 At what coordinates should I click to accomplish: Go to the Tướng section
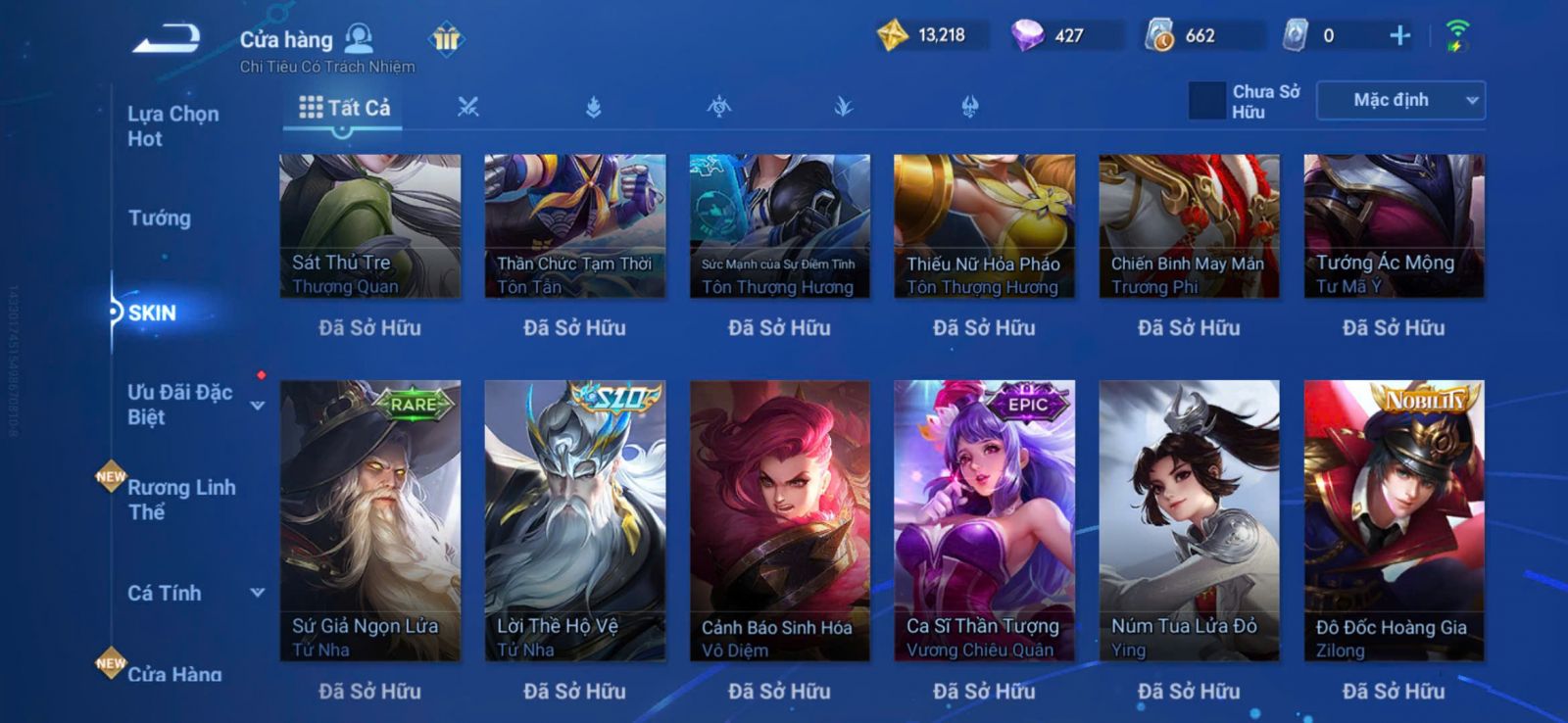point(159,217)
